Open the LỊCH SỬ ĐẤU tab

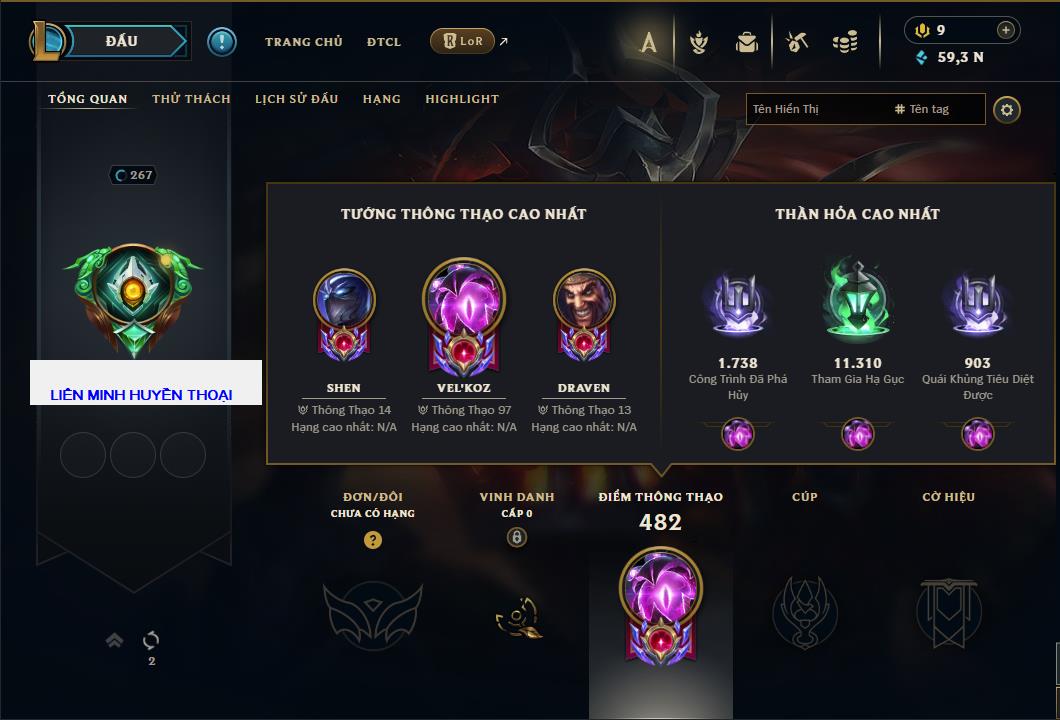[296, 99]
